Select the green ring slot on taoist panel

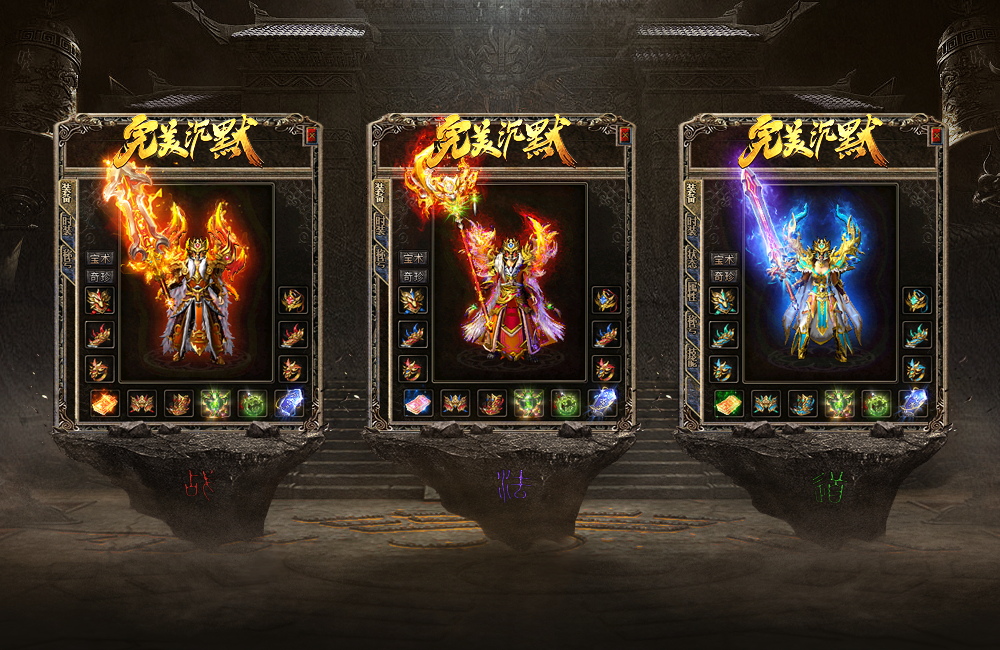pyautogui.click(x=876, y=403)
